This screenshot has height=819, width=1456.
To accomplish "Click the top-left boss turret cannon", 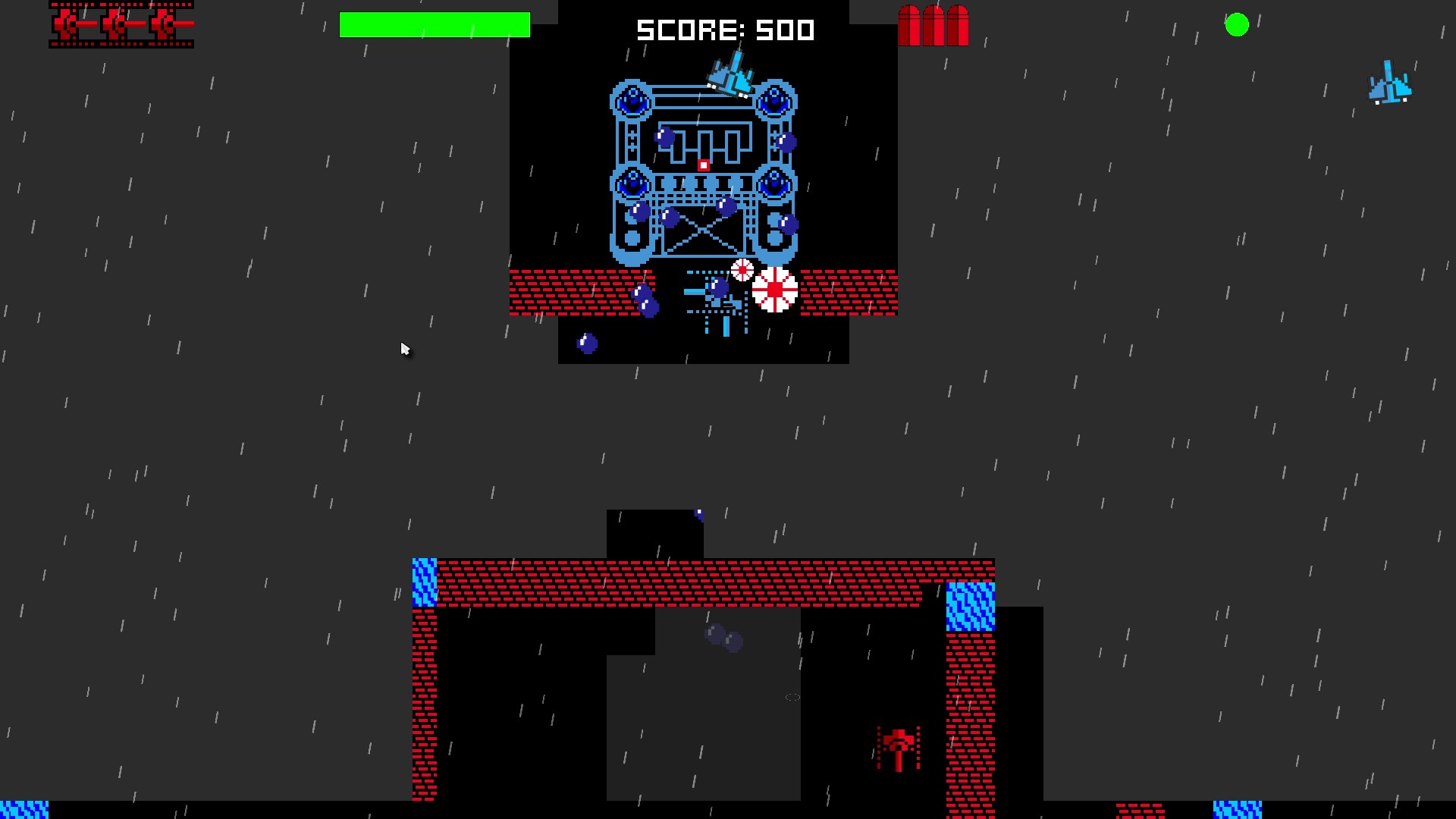I will pos(632,101).
